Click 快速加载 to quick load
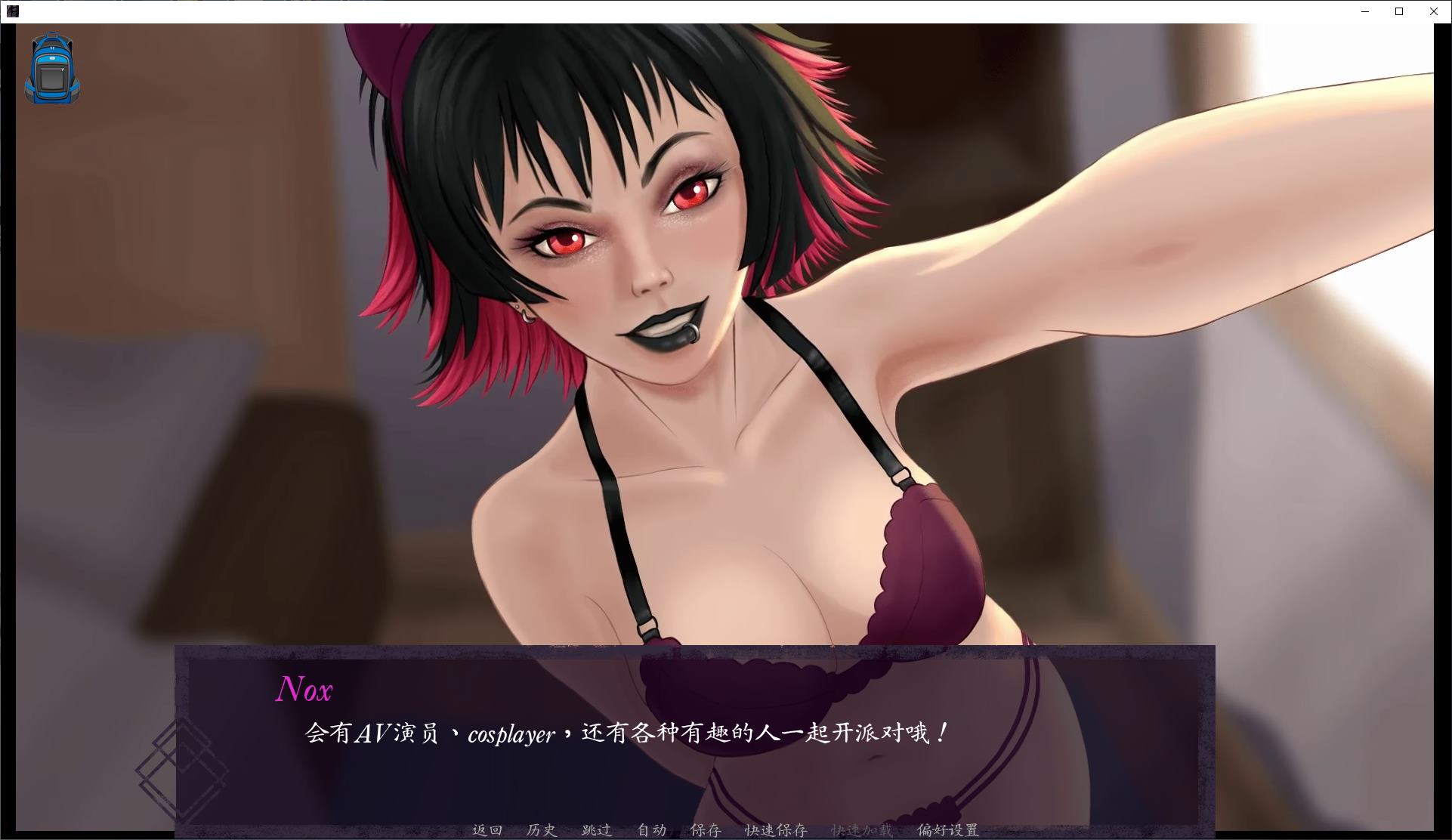Screen dimensions: 1452x840 (x=861, y=829)
